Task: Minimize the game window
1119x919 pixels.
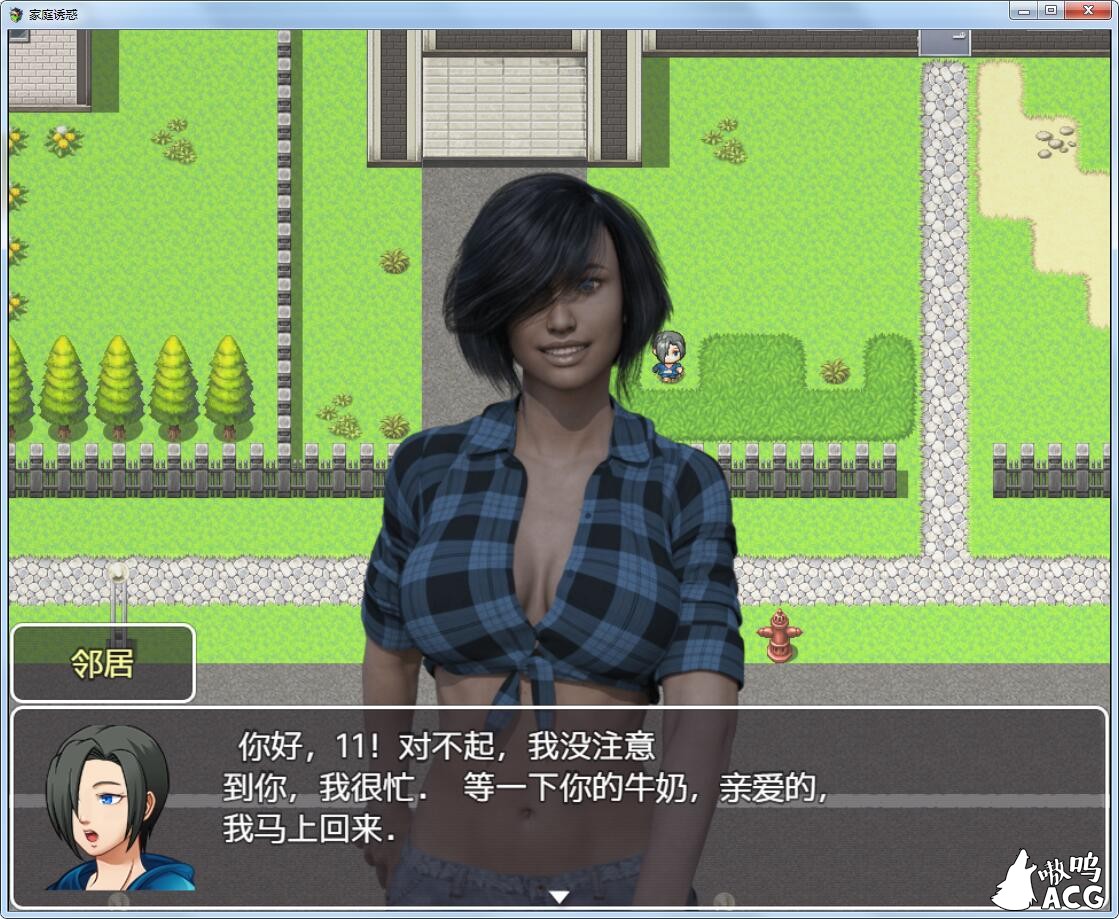Action: point(1022,10)
